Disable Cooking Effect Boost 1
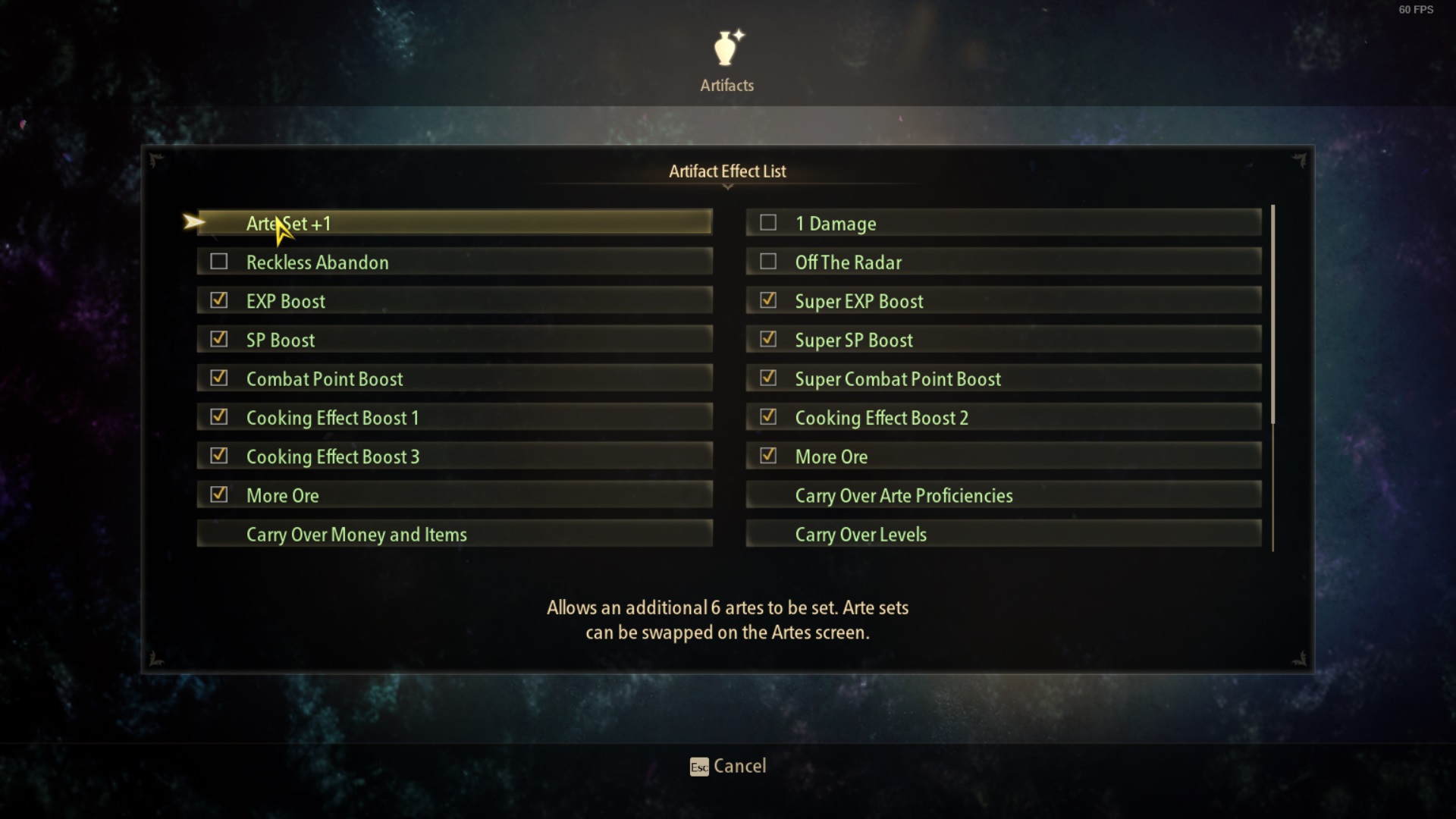Image resolution: width=1456 pixels, height=819 pixels. coord(219,416)
